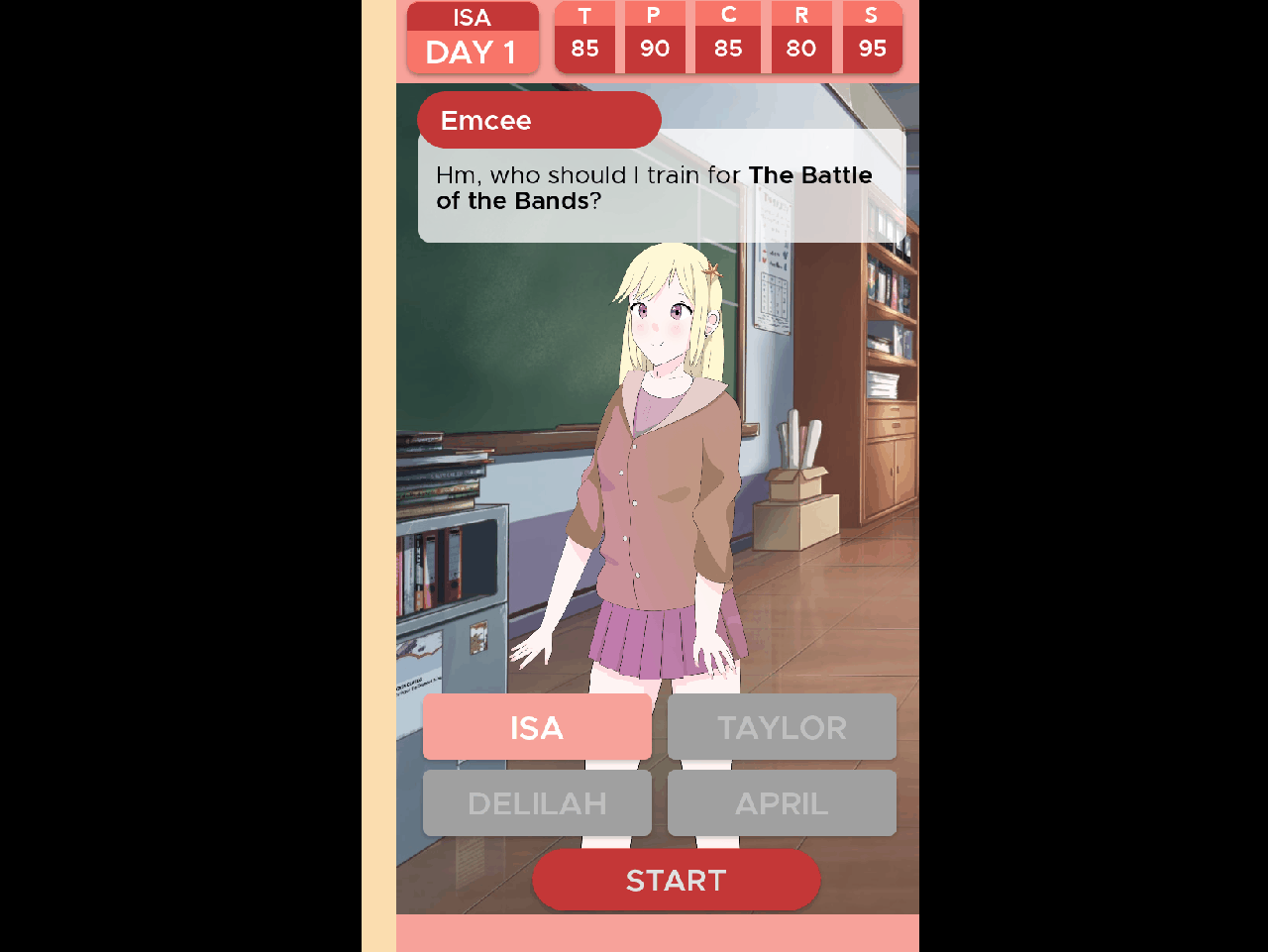Select TAYLOR as the band member
Viewport: 1268px width, 952px height.
(782, 727)
